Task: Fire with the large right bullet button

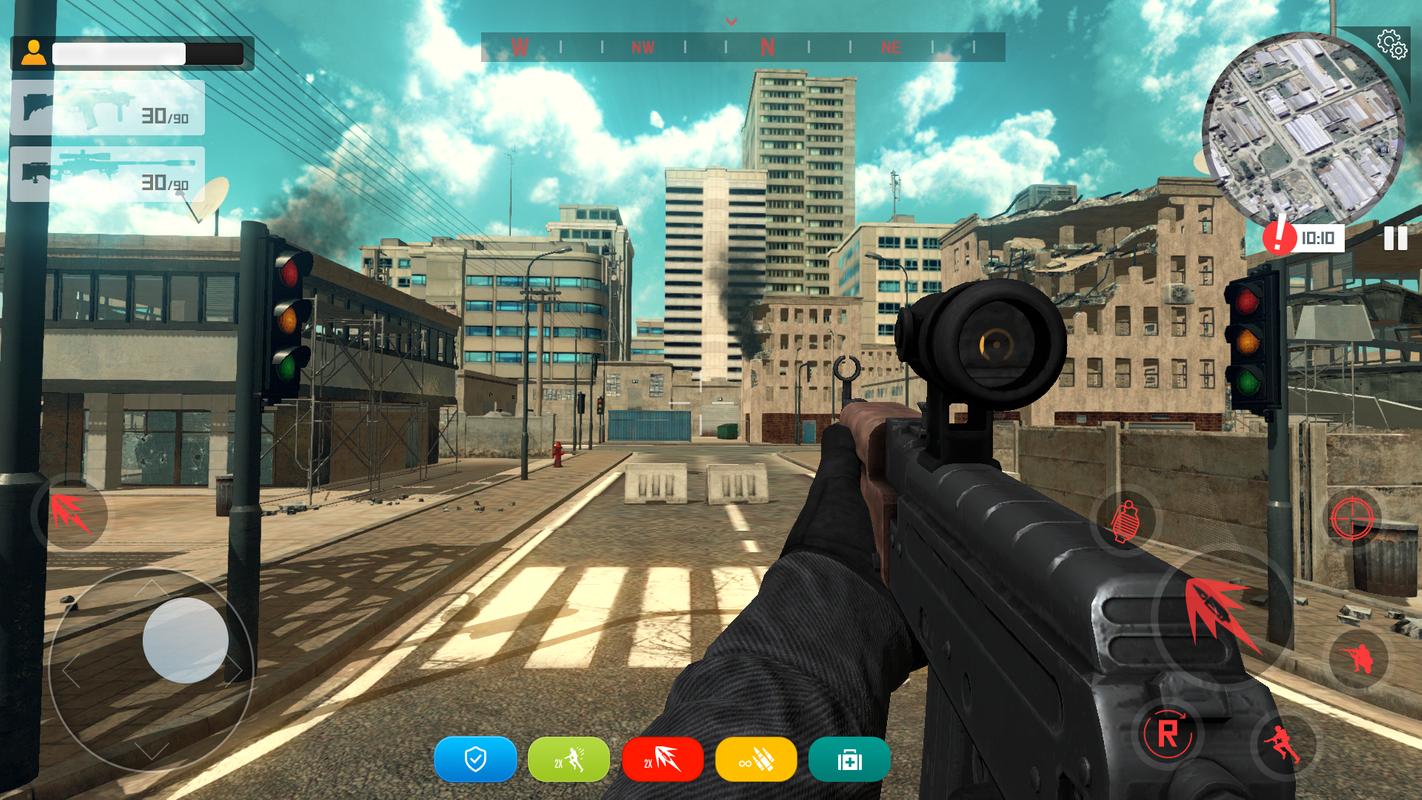Action: [1221, 610]
